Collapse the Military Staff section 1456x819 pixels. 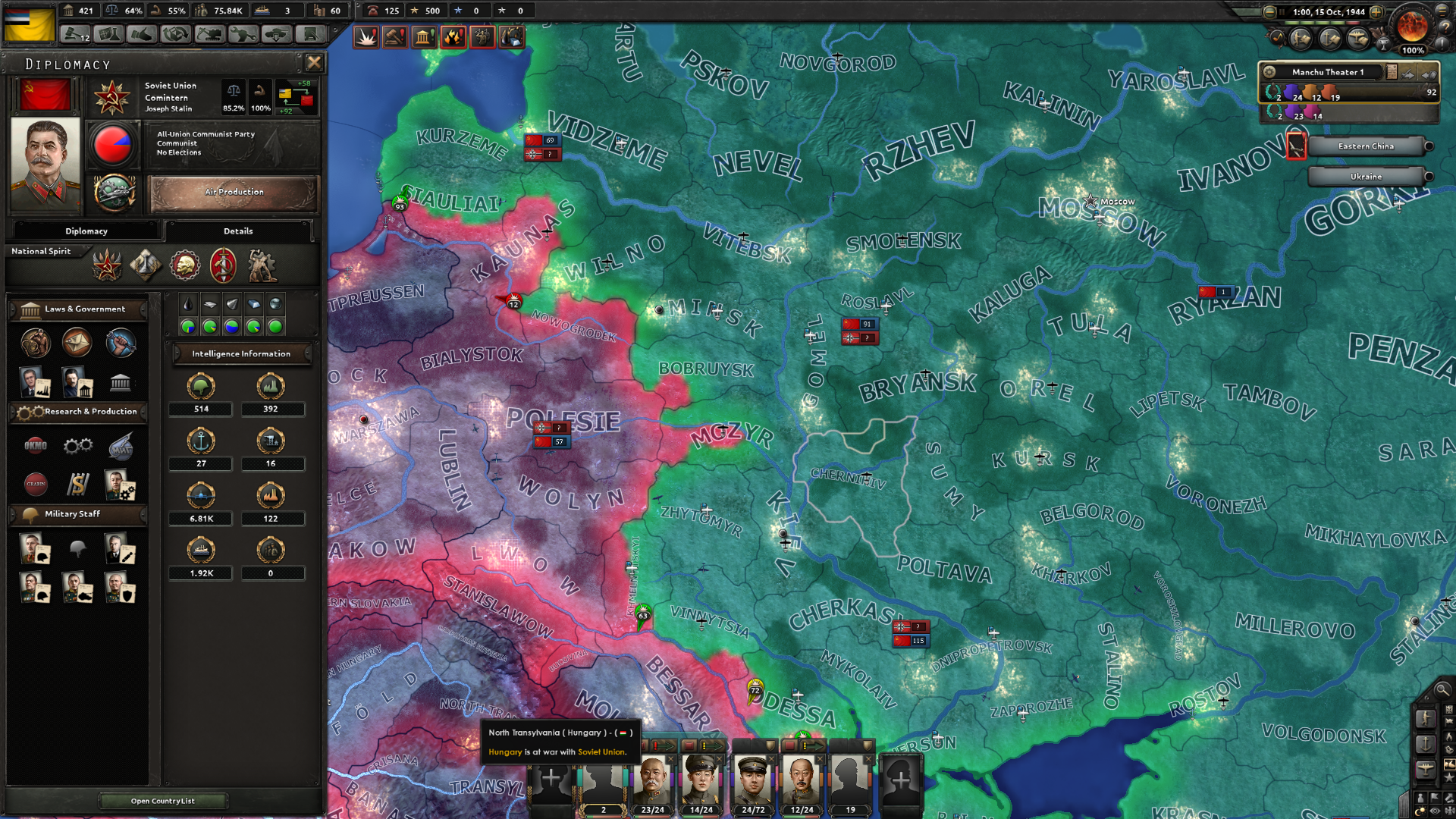(x=77, y=515)
